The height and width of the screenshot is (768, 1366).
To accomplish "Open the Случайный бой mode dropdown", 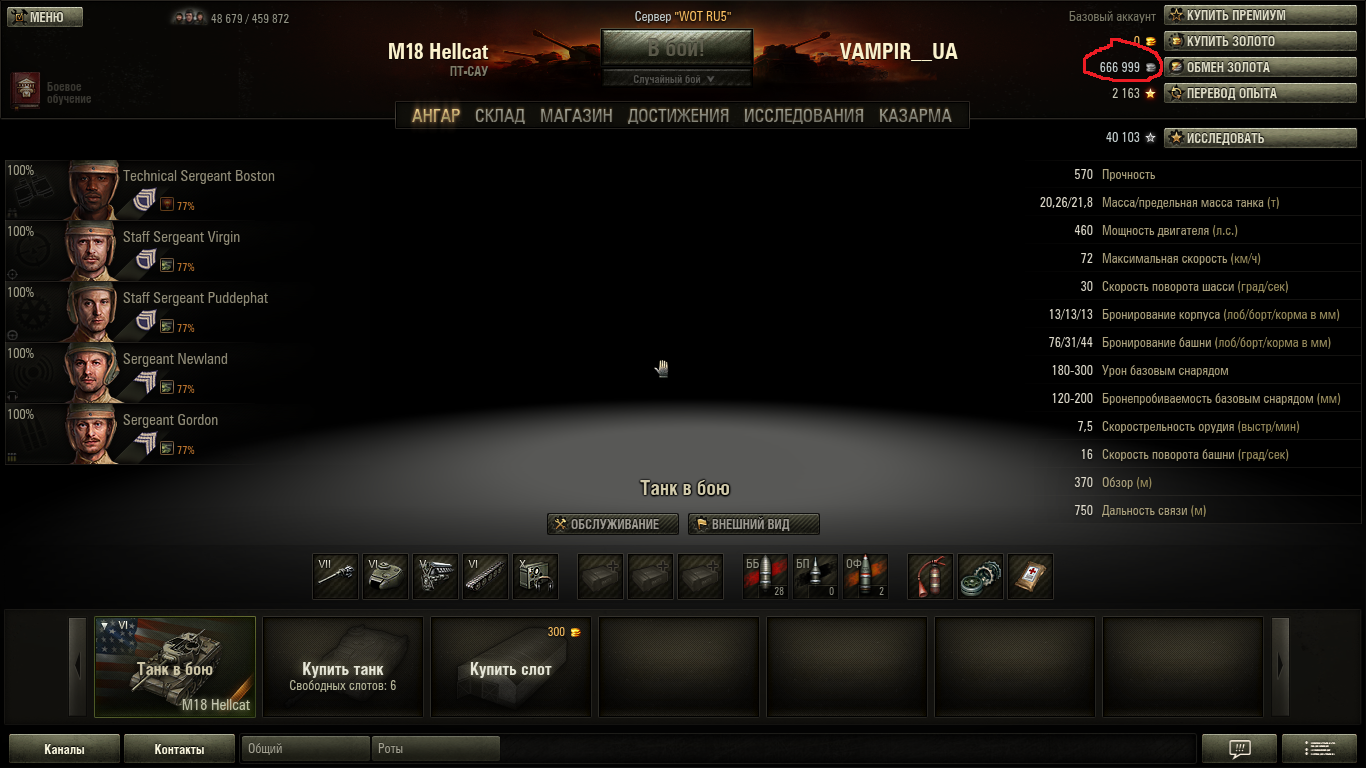I will 676,79.
